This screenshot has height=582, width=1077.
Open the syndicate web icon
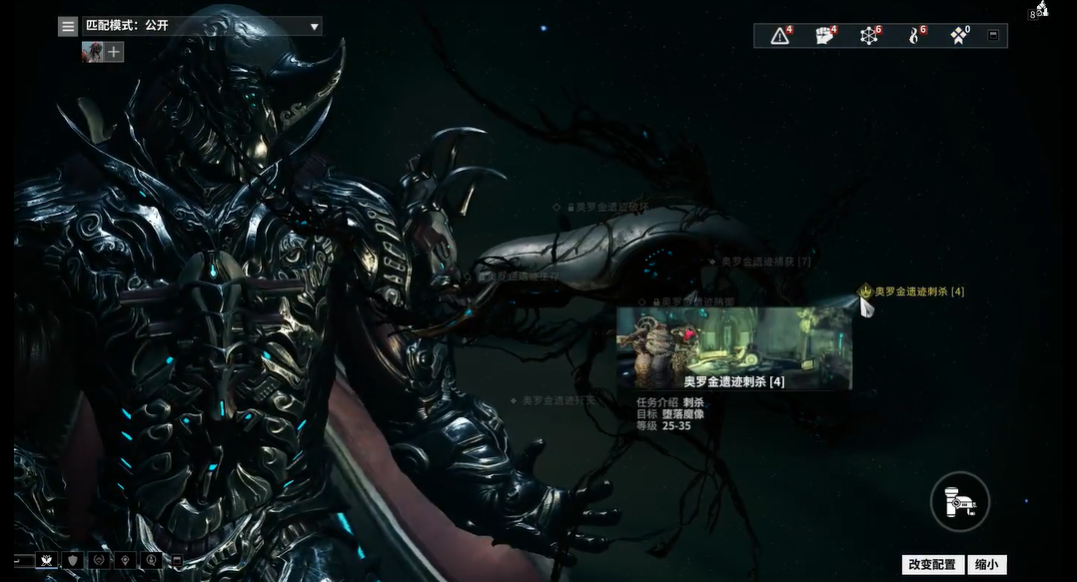pyautogui.click(x=869, y=36)
